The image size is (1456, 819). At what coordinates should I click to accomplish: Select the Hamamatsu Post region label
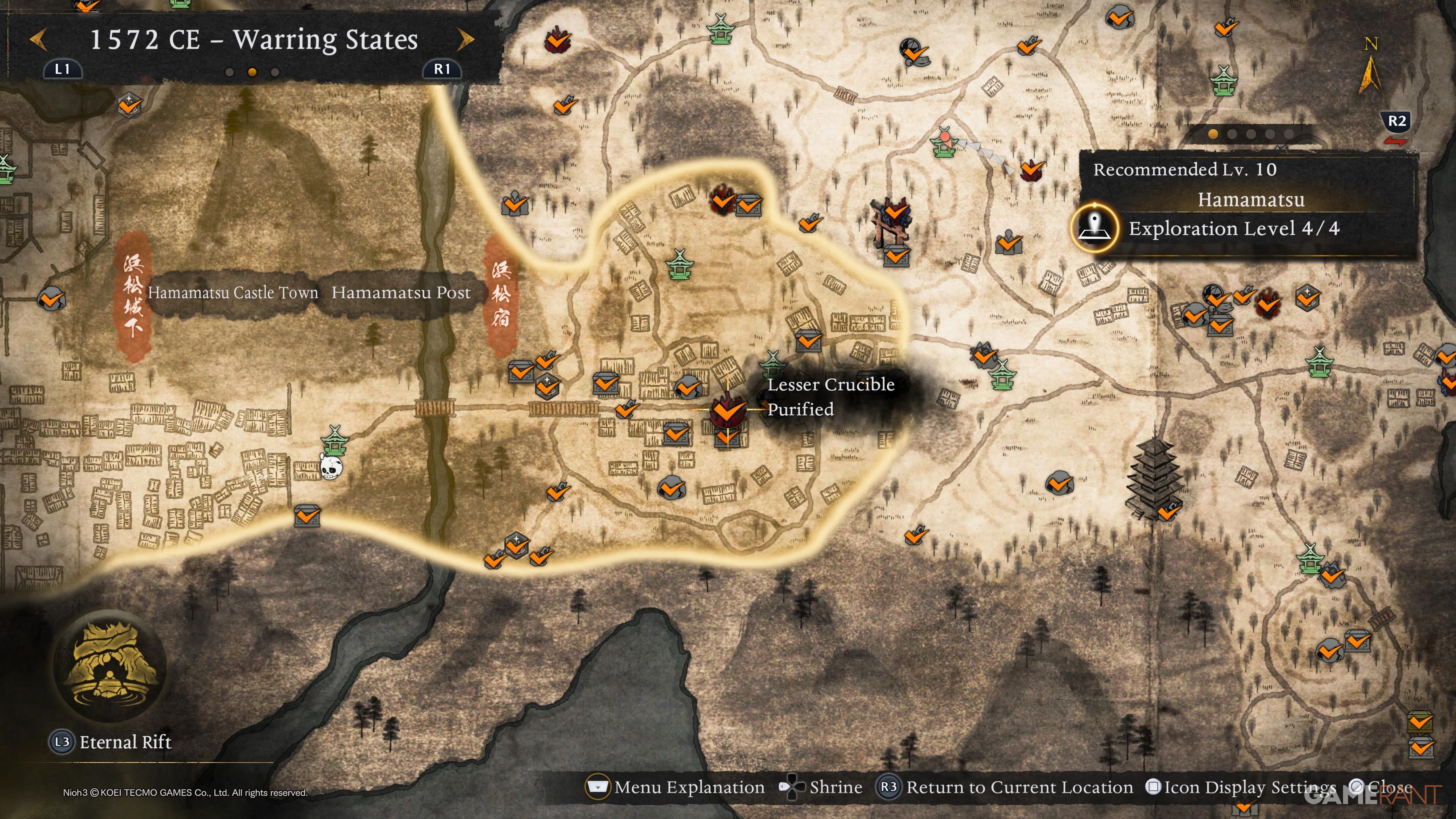(x=401, y=293)
